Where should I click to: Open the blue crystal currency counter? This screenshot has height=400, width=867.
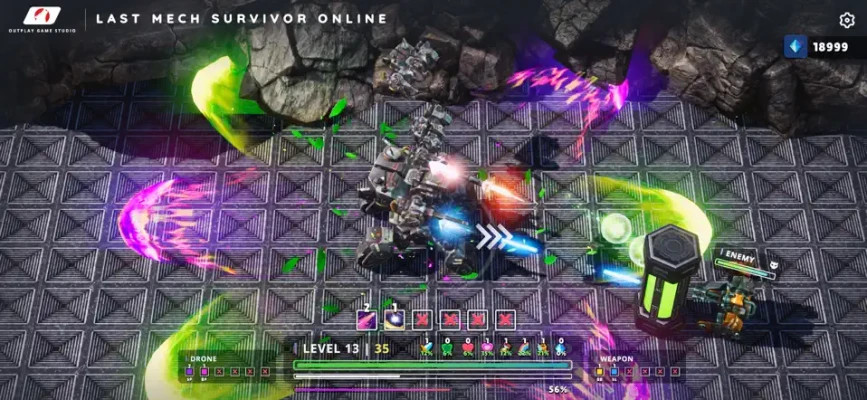tap(816, 47)
